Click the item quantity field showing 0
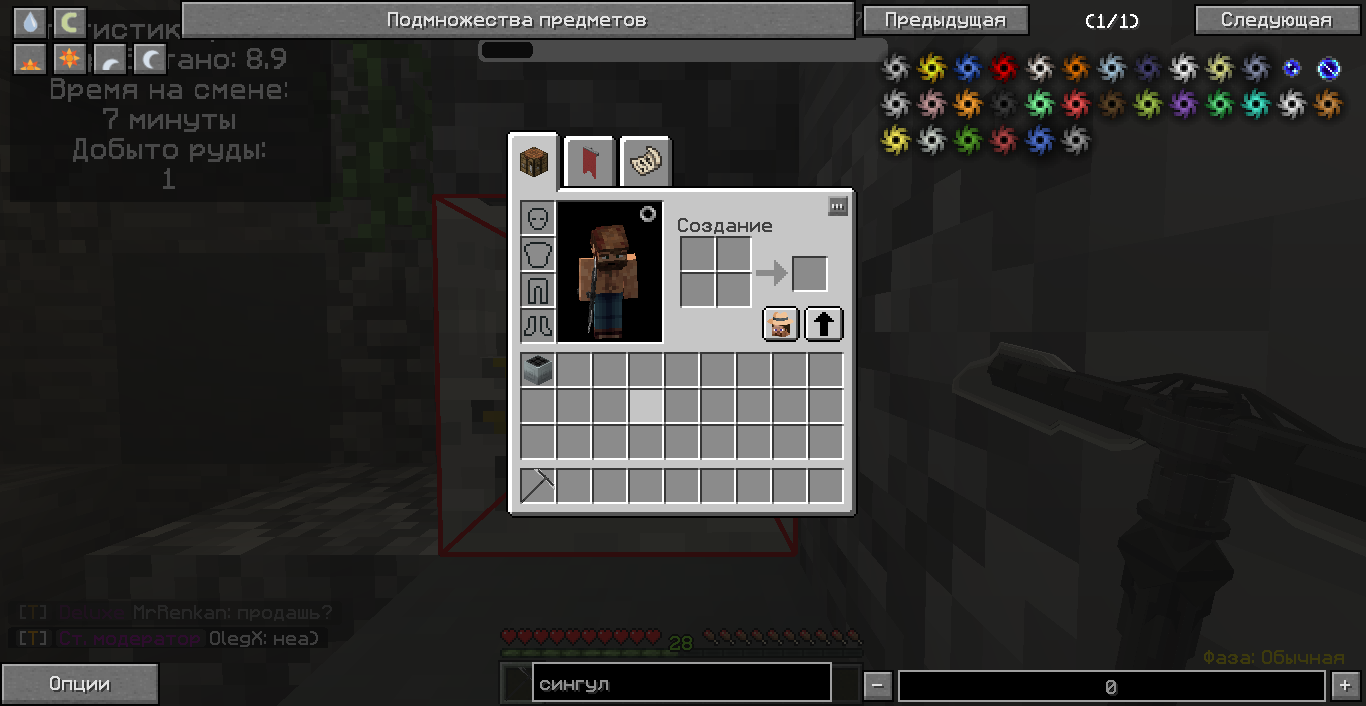The image size is (1366, 706). click(1110, 686)
